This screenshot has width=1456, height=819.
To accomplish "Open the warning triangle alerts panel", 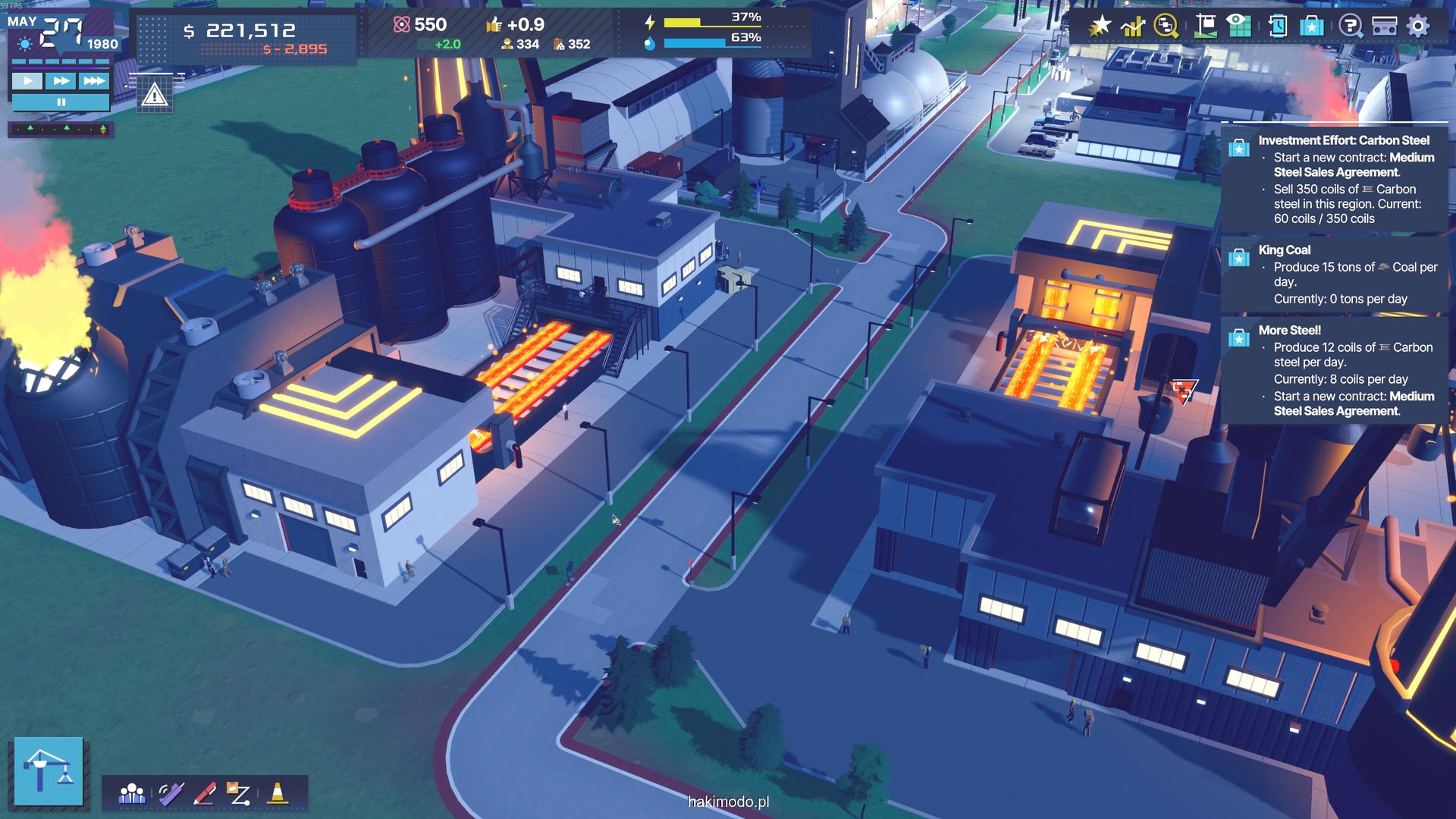I will [155, 96].
